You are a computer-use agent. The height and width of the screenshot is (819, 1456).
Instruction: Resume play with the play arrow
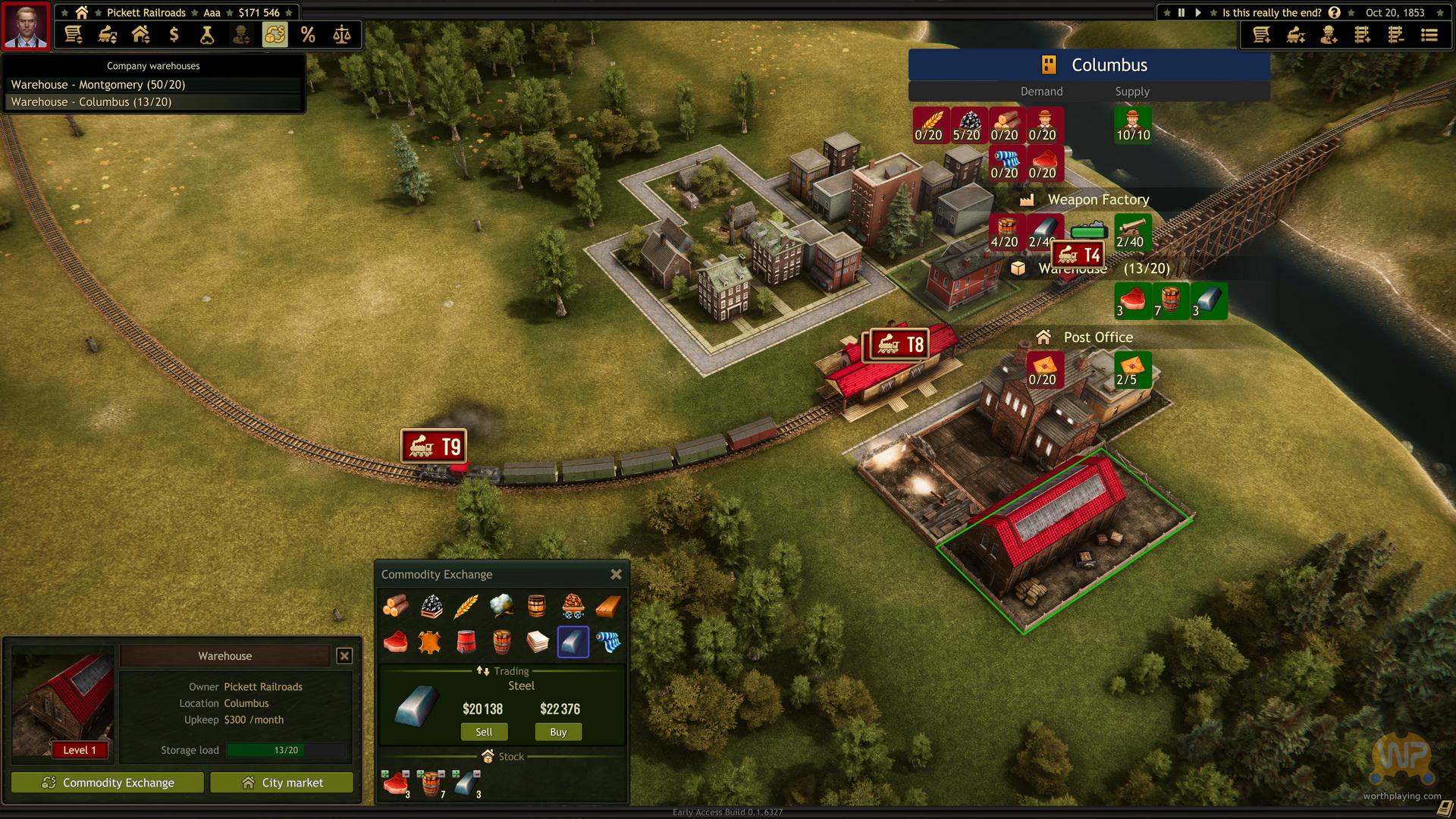tap(1197, 12)
